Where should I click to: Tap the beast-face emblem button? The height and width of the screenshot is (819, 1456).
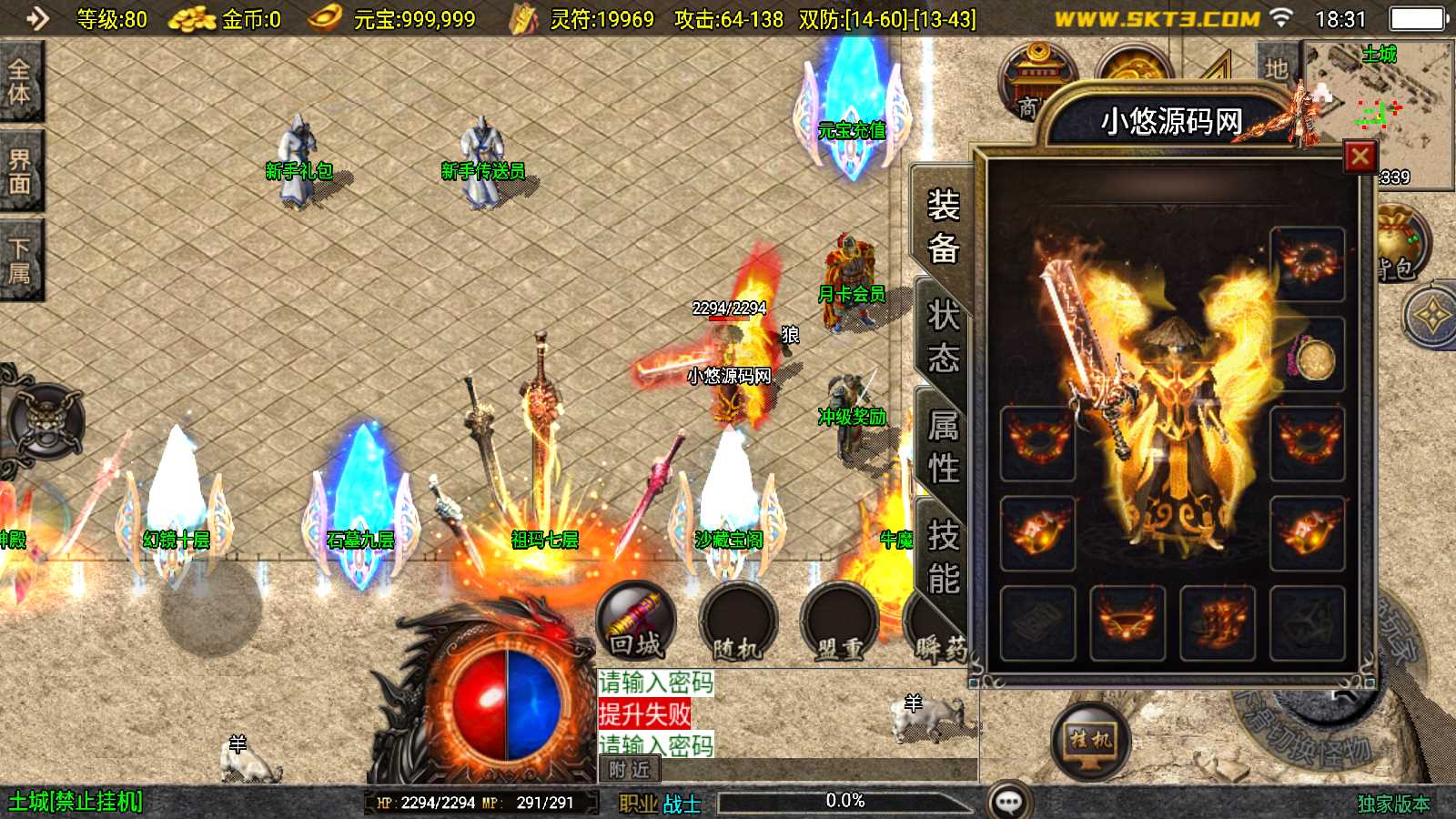point(45,422)
